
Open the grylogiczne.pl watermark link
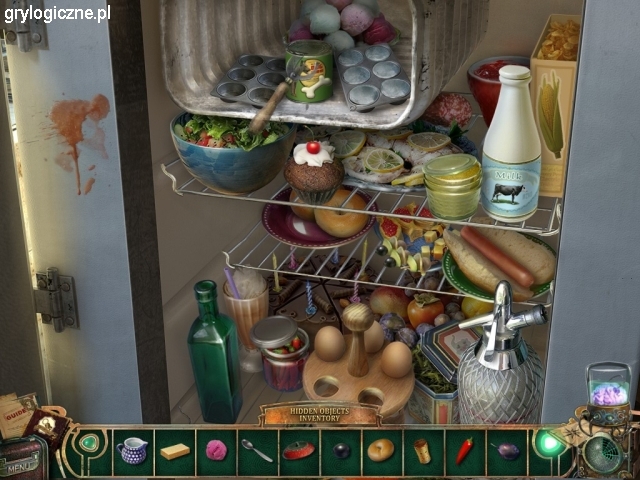click(57, 13)
